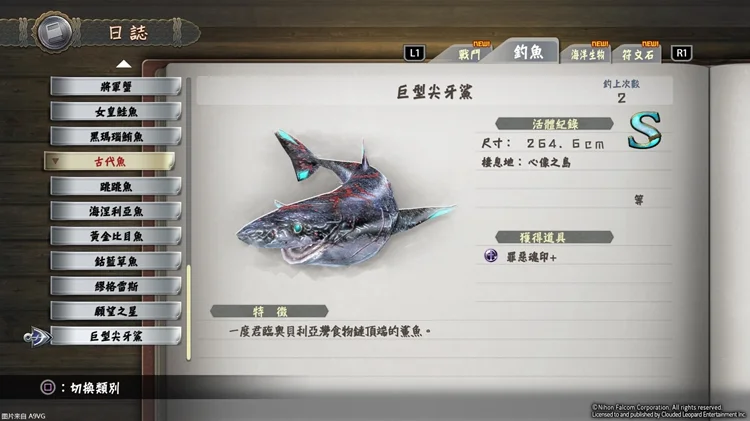Screen dimensions: 750x421
Task: Select the 釣魚 tab
Action: click(528, 52)
